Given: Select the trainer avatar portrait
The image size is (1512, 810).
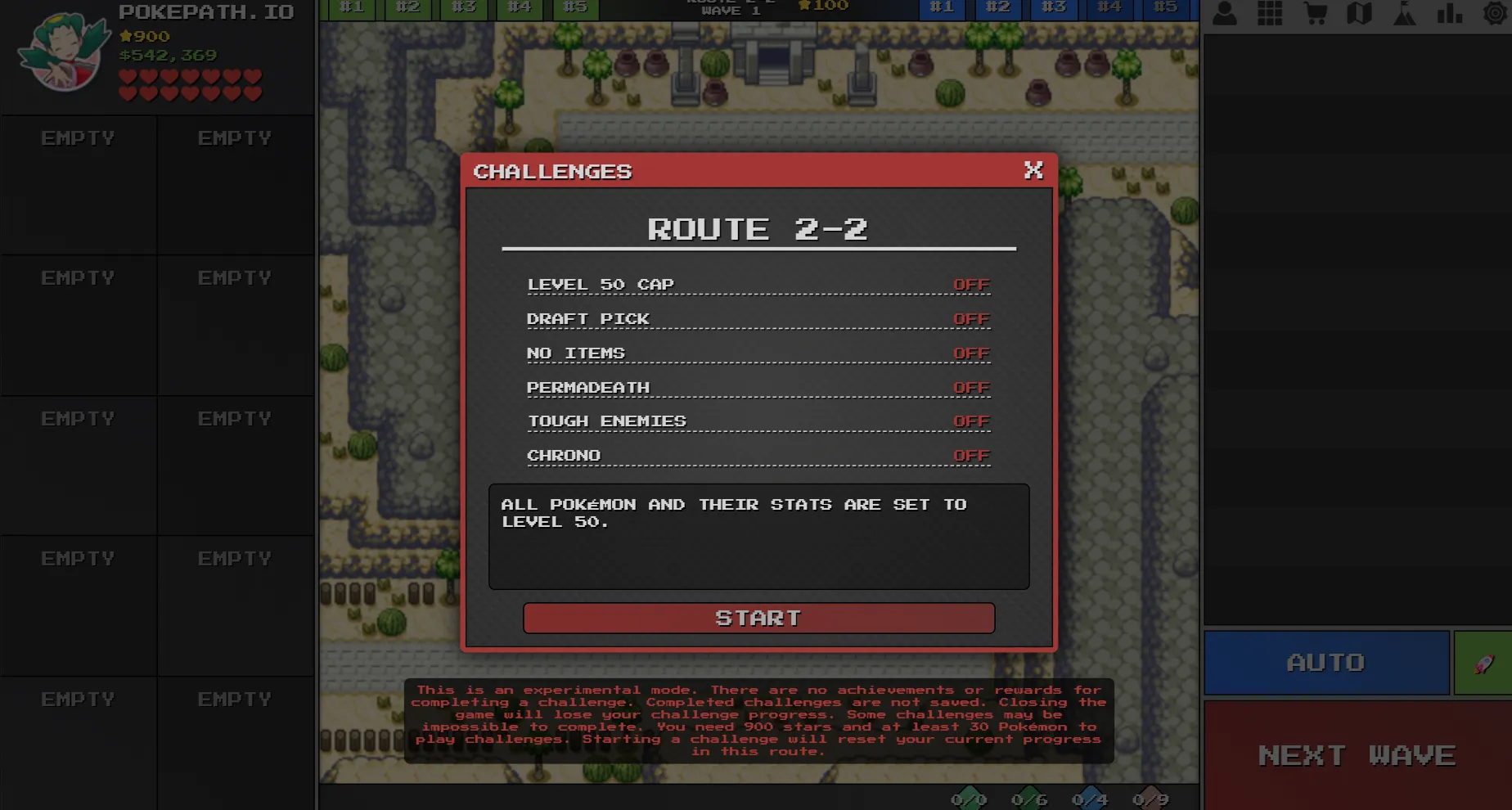Looking at the screenshot, I should coord(64,51).
